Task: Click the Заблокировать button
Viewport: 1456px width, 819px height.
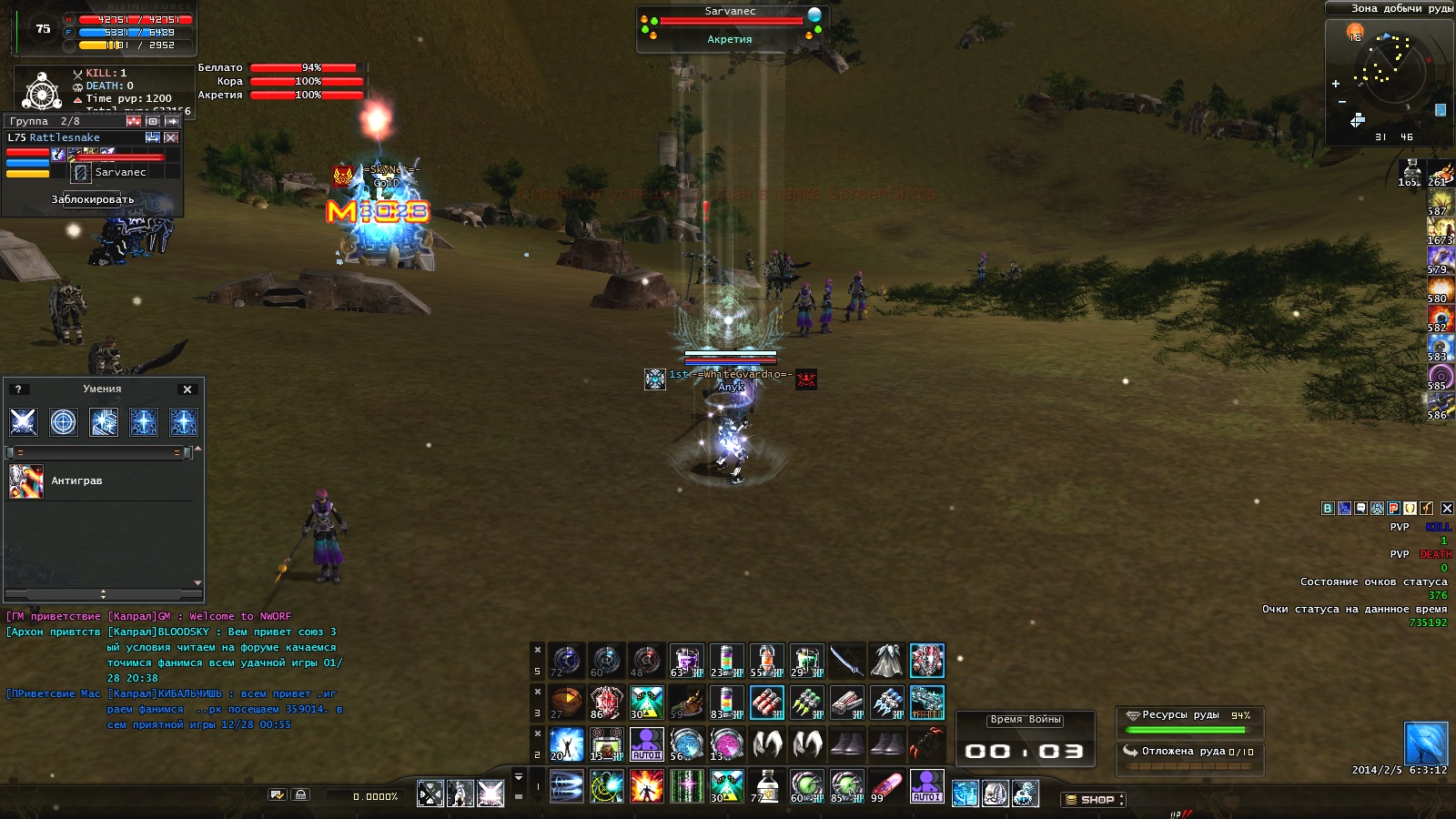Action: 93,199
